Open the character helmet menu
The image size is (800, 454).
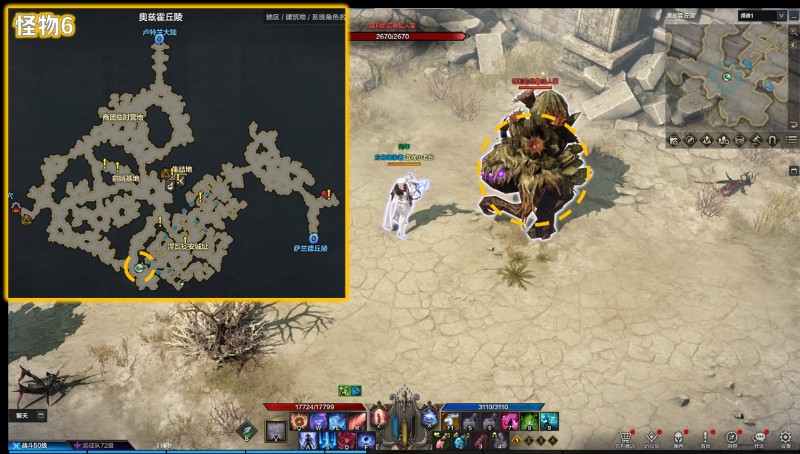[679, 436]
